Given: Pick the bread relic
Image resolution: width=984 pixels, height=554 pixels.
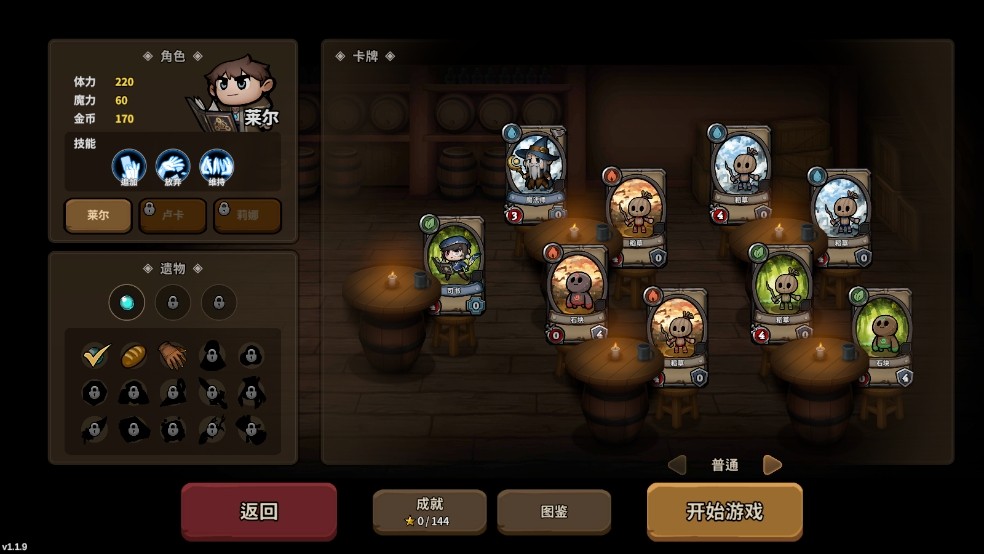Looking at the screenshot, I should coord(134,355).
